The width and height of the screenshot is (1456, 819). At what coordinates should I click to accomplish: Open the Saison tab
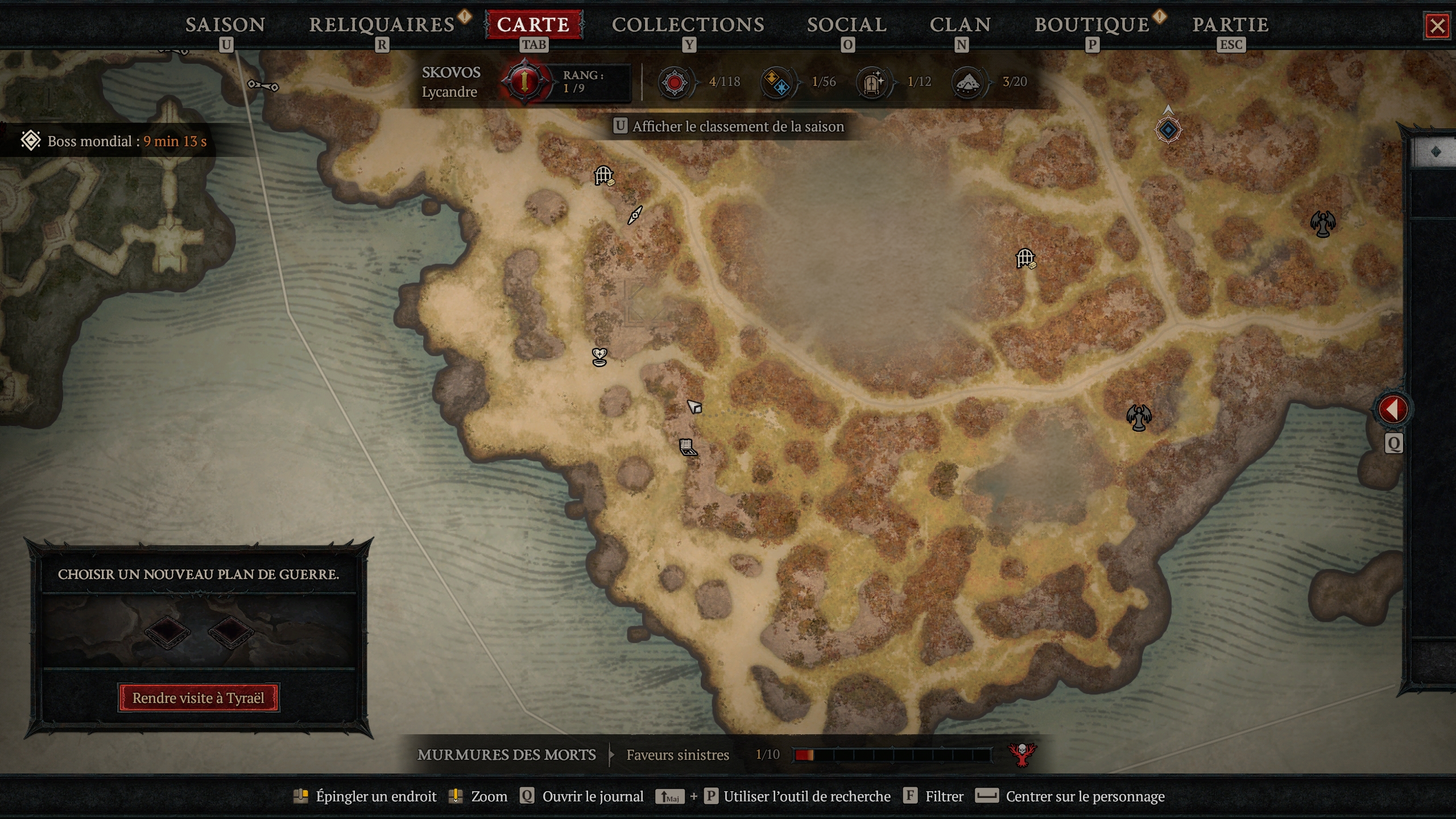225,24
